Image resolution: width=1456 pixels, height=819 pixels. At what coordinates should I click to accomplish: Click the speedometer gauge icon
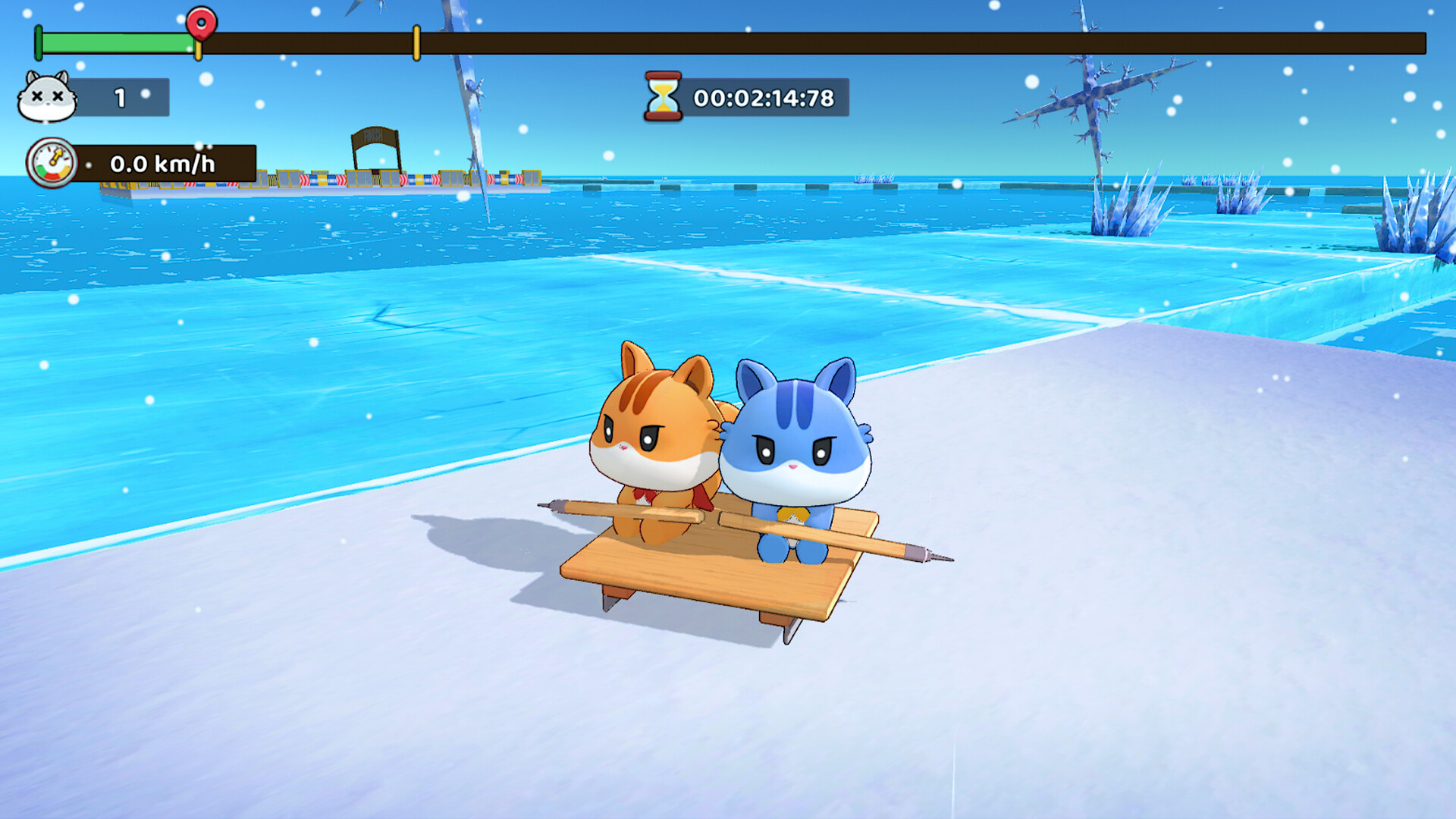[x=52, y=162]
